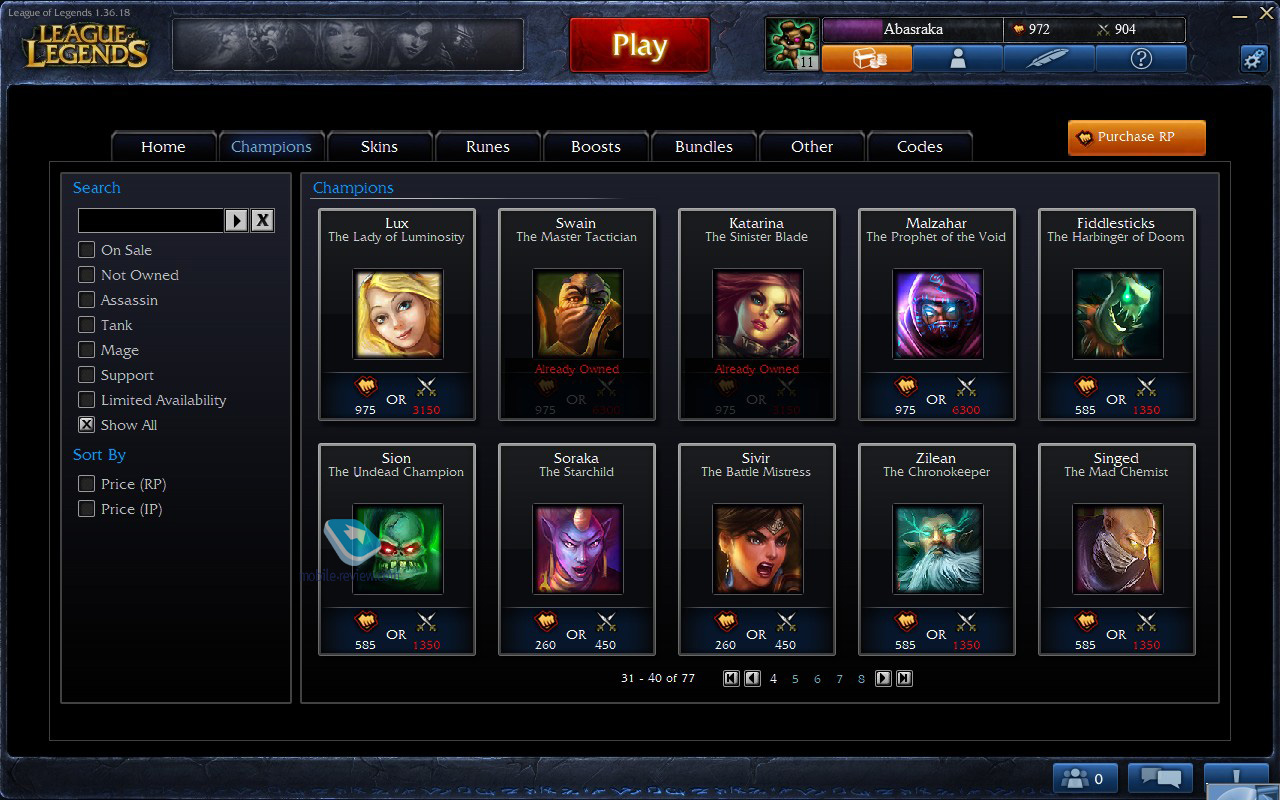Clear the search with the X button

tap(262, 220)
